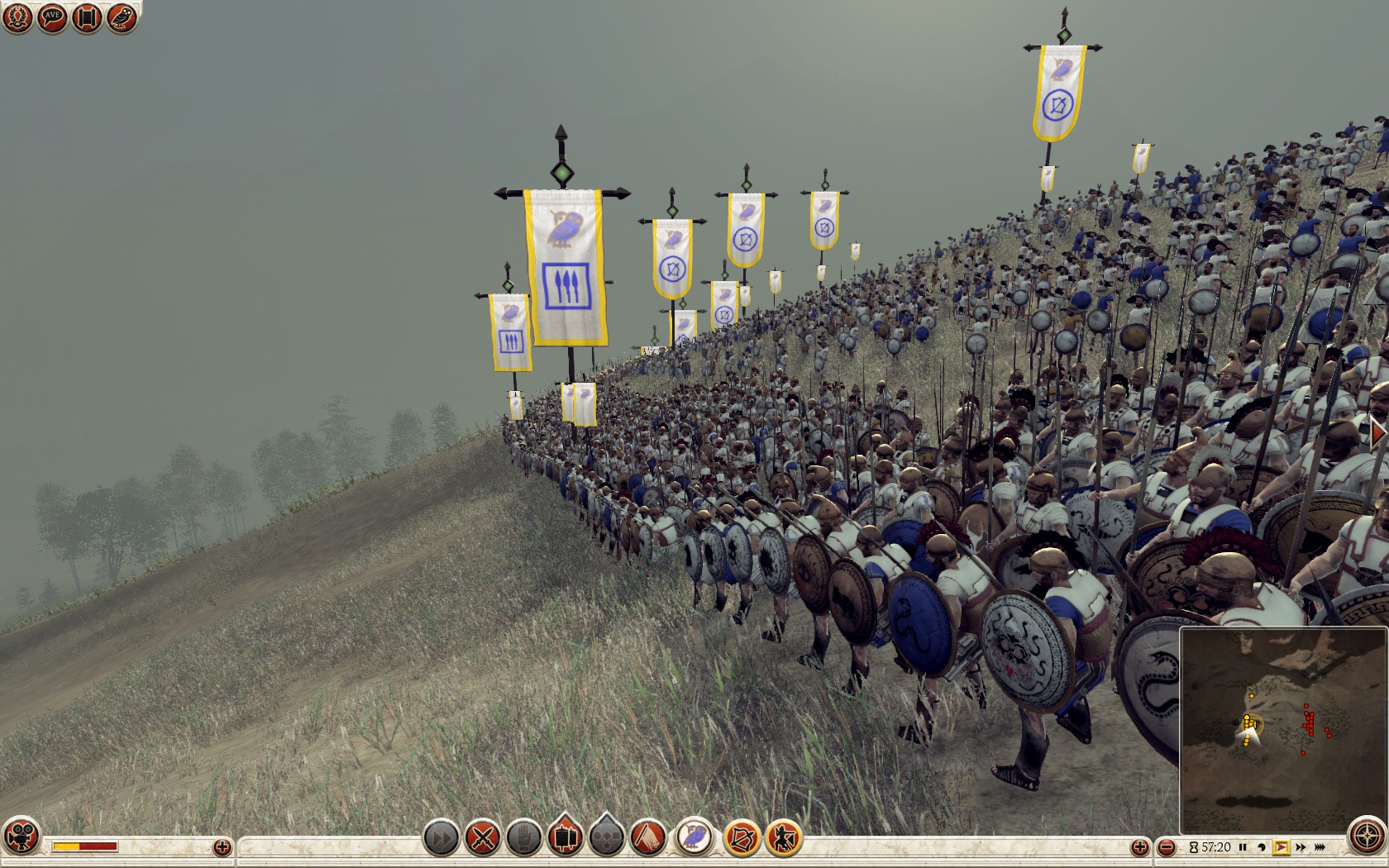This screenshot has height=868, width=1389.
Task: Set battle speed to fast forward
Action: tap(1301, 847)
